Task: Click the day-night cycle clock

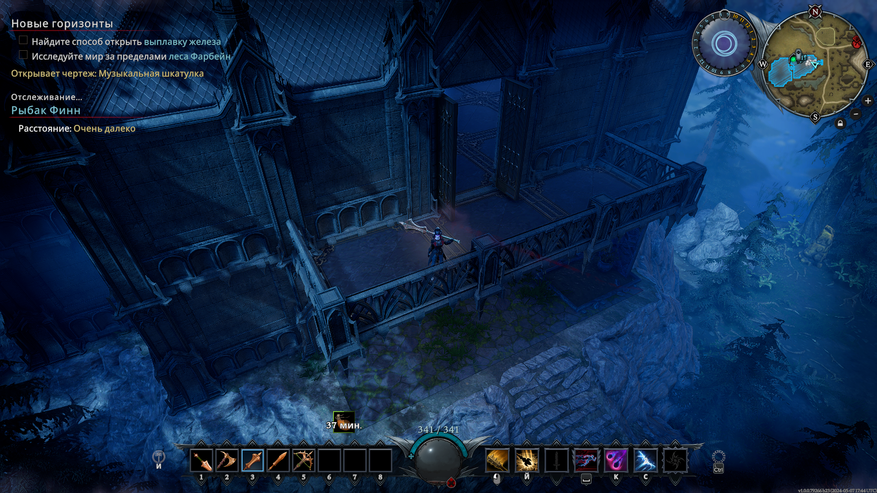Action: click(x=725, y=44)
